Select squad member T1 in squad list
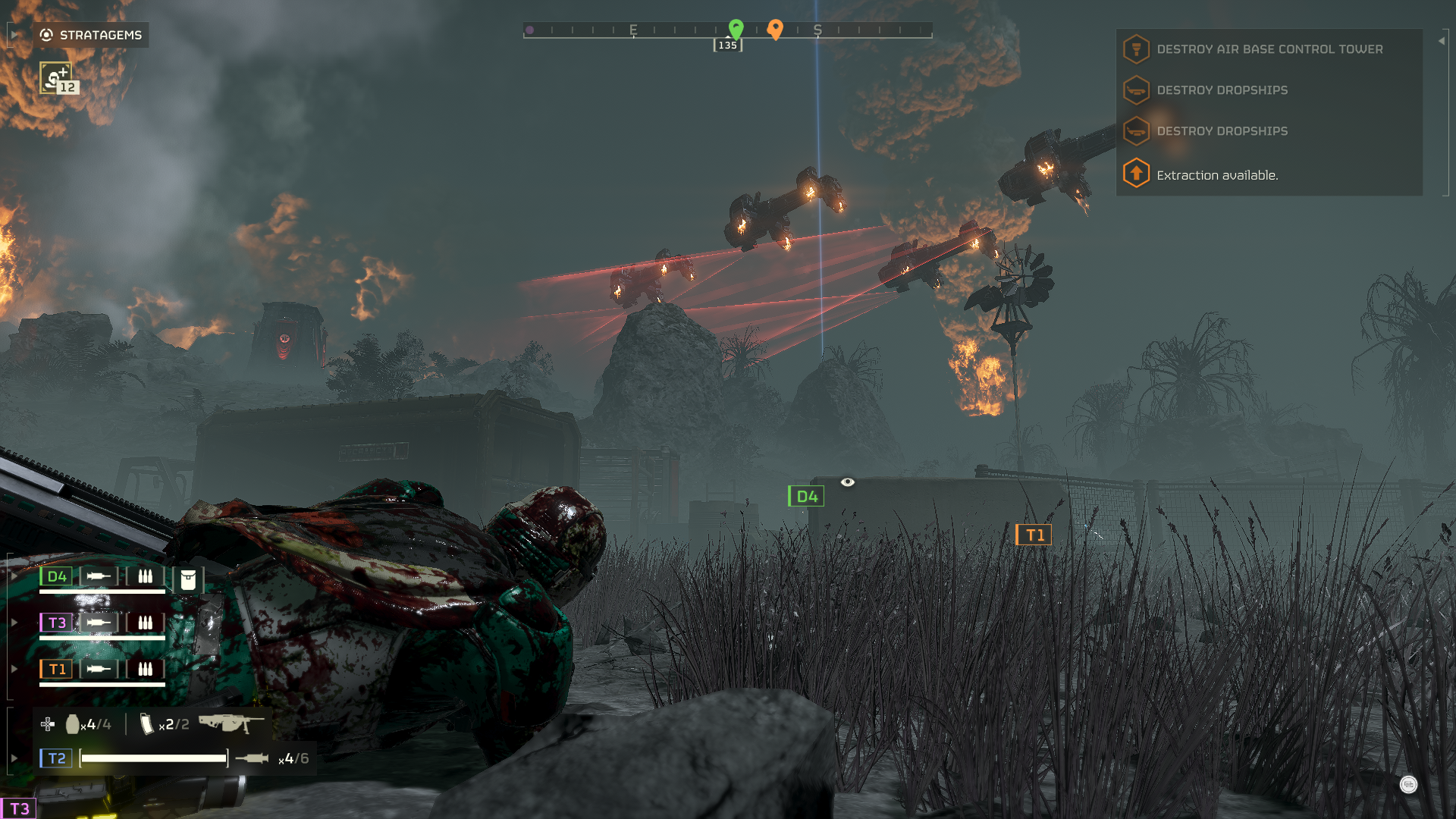The width and height of the screenshot is (1456, 819). (57, 669)
